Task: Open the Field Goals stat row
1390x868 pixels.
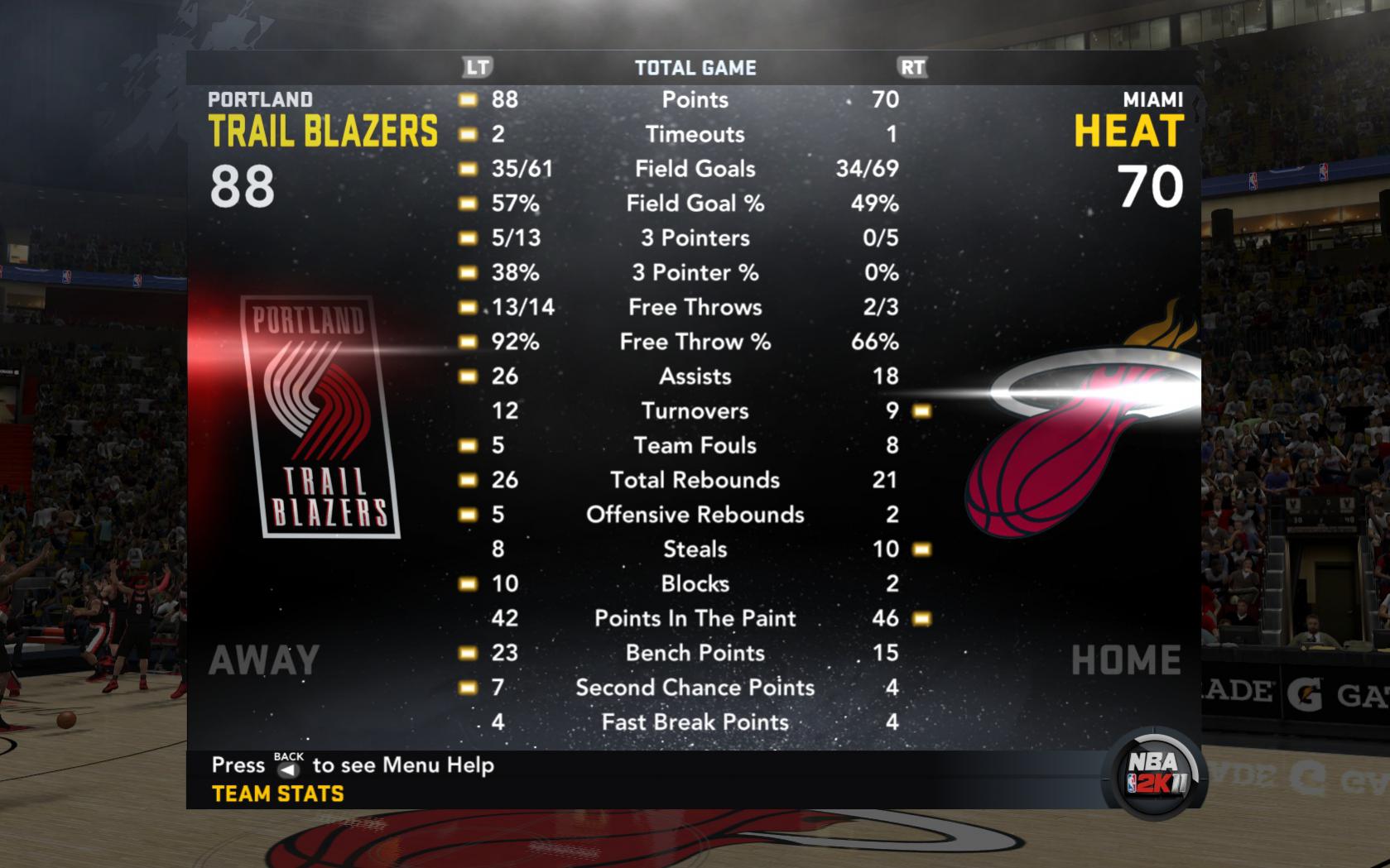Action: [695, 169]
